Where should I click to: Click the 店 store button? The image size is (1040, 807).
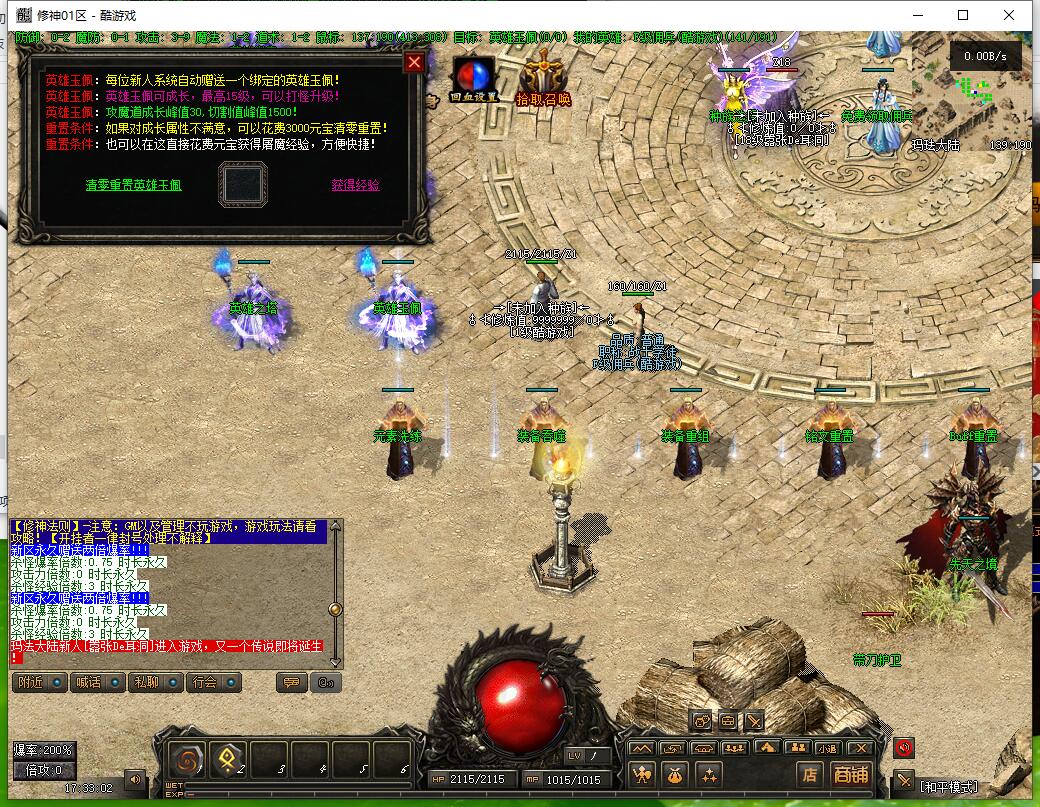click(809, 774)
